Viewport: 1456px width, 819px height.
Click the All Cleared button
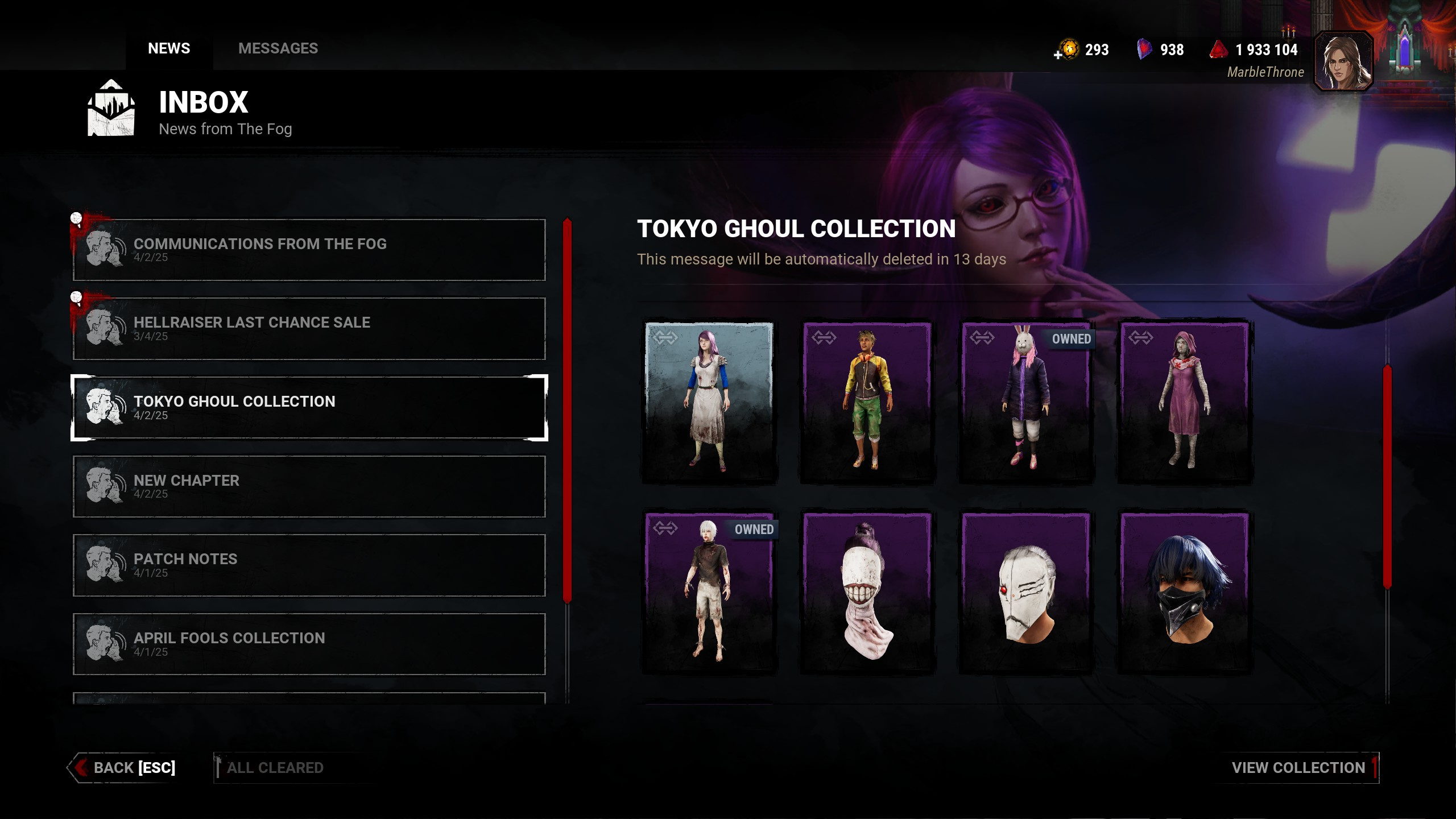tap(275, 768)
